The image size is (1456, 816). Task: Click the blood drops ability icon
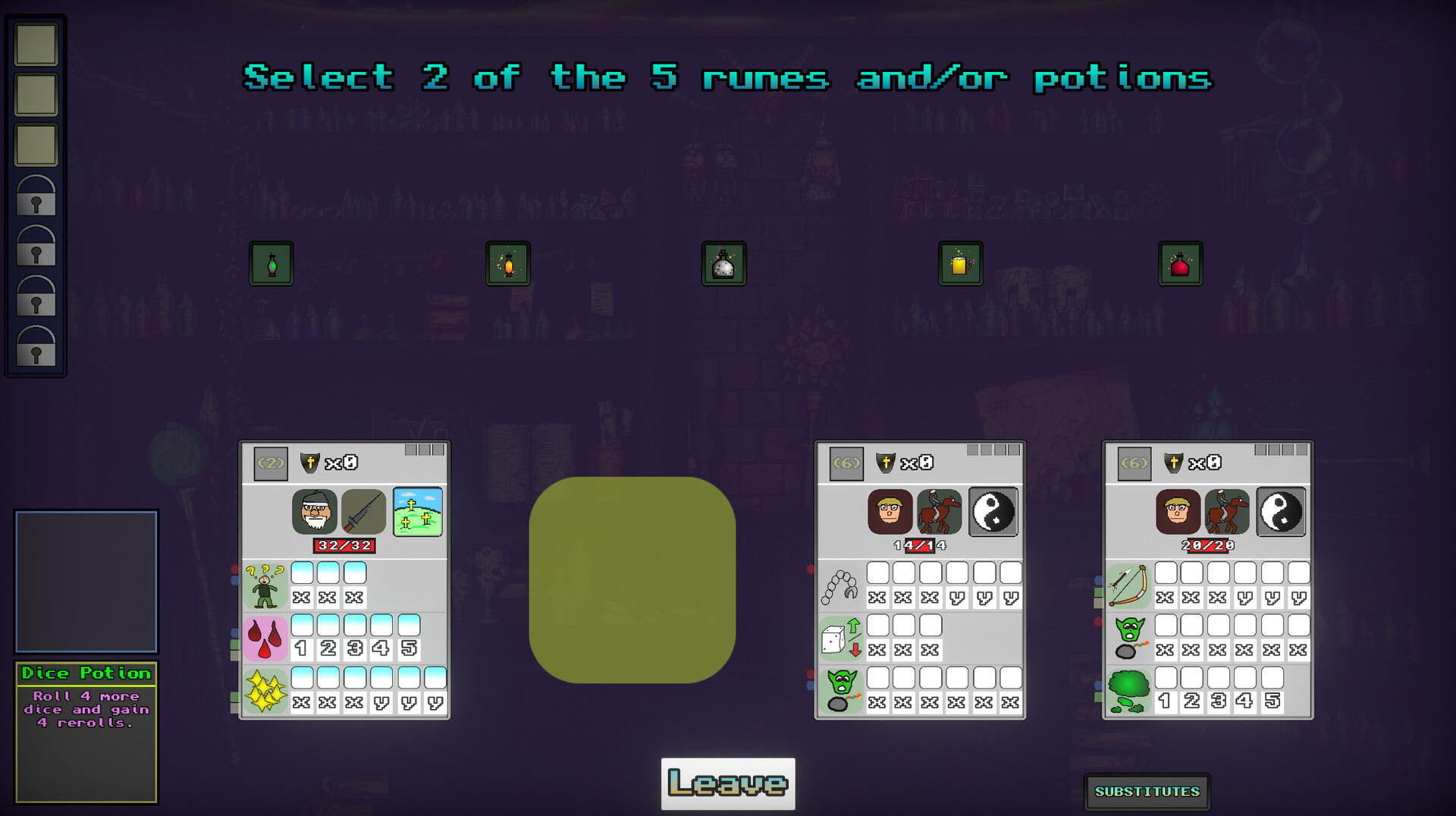[266, 637]
